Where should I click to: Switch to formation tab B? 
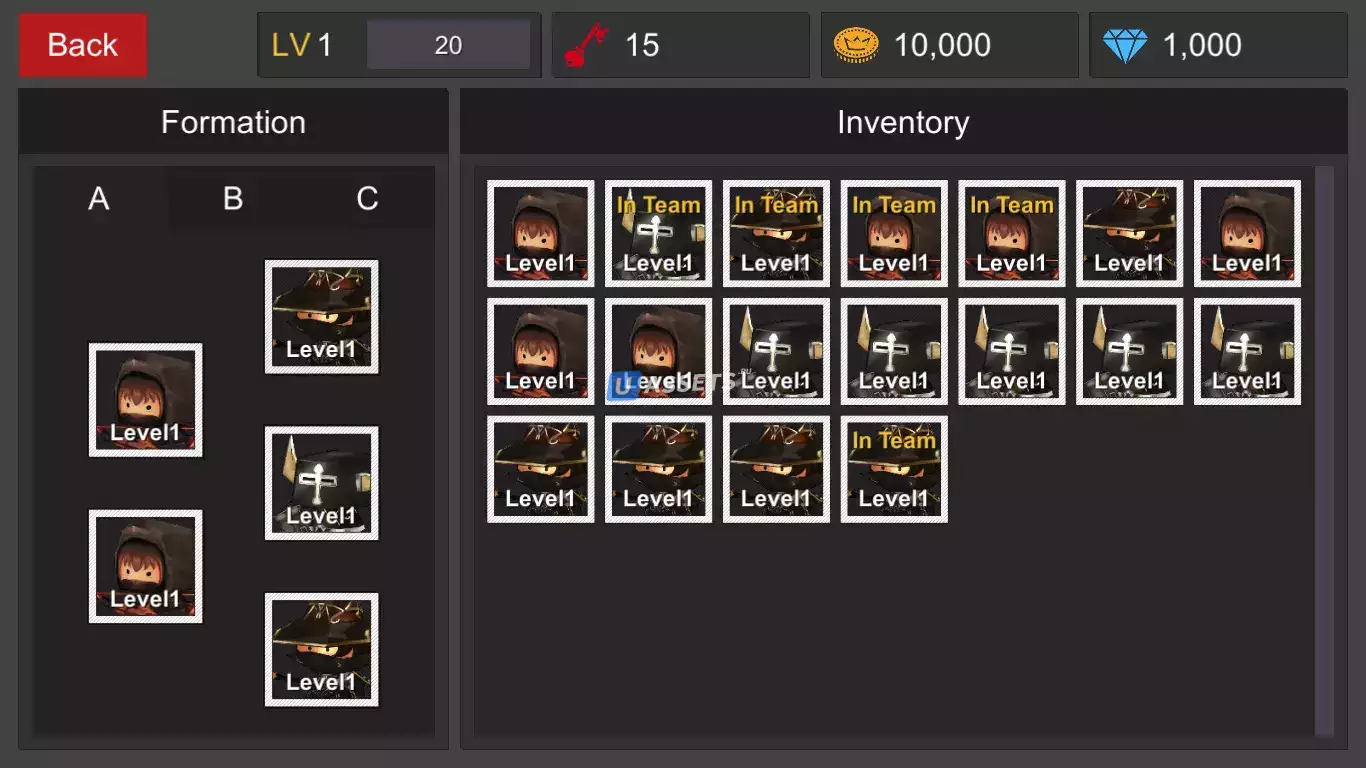tap(233, 198)
